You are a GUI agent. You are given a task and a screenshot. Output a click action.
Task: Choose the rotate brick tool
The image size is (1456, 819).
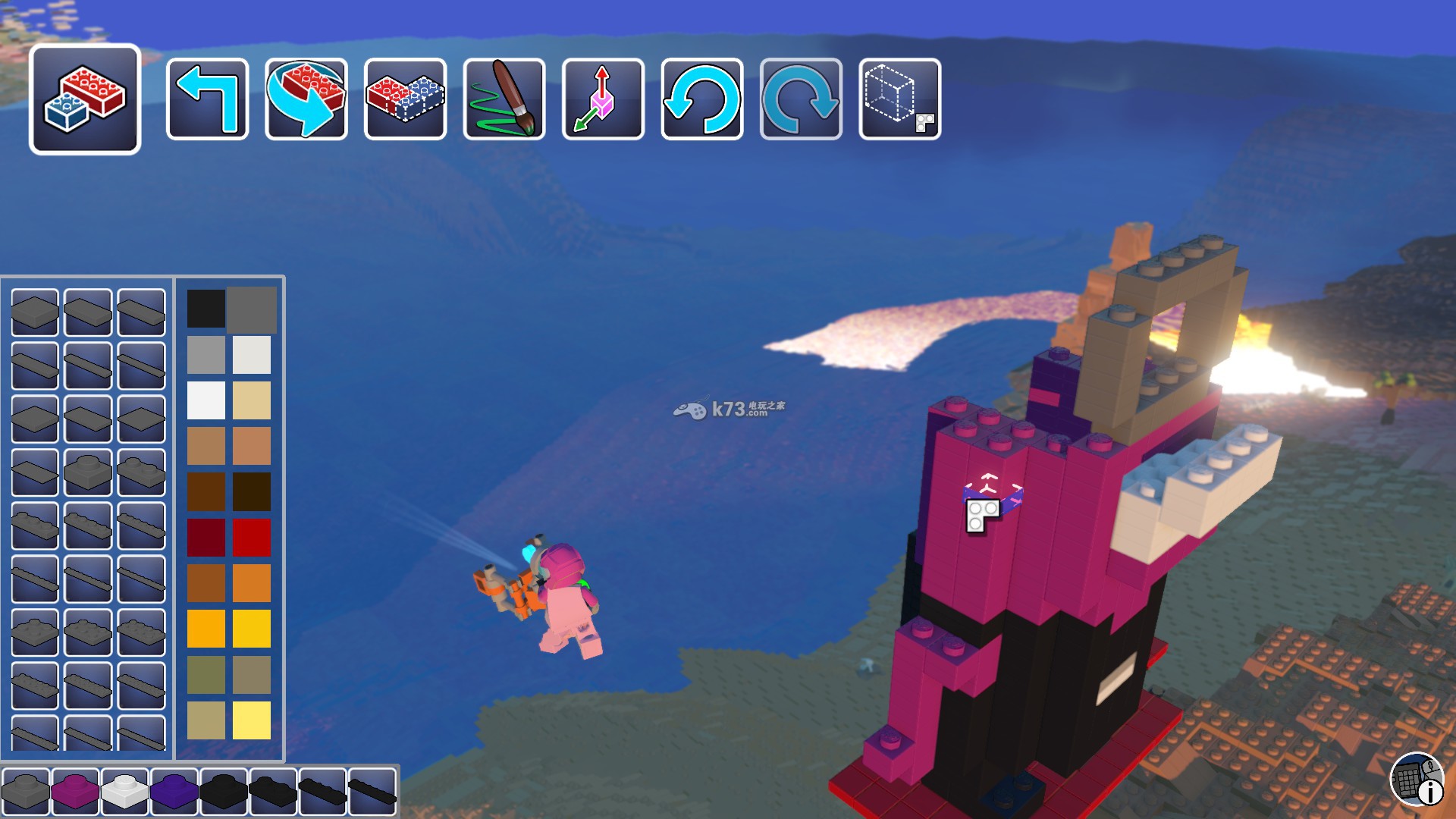tap(306, 99)
